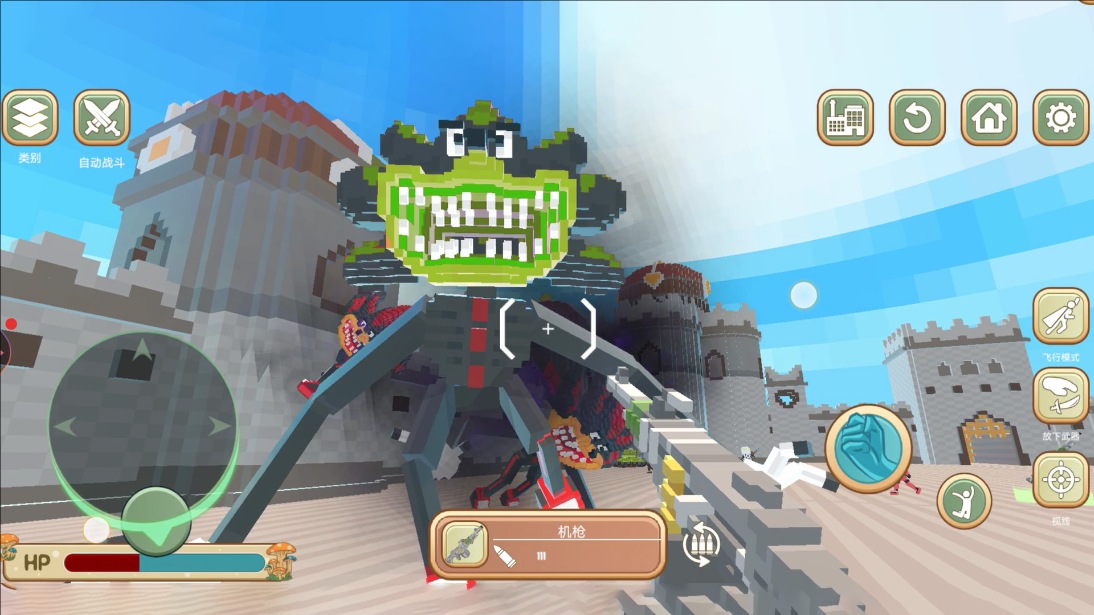Reload ammo with the bullet cycle icon
The height and width of the screenshot is (615, 1094).
[x=702, y=543]
